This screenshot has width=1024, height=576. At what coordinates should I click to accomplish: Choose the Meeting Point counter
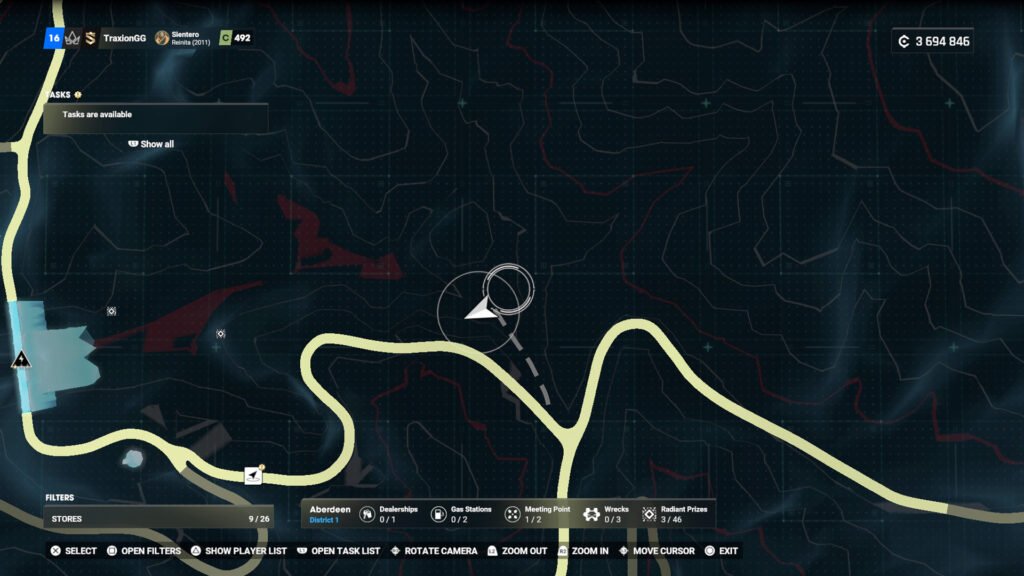tap(536, 514)
